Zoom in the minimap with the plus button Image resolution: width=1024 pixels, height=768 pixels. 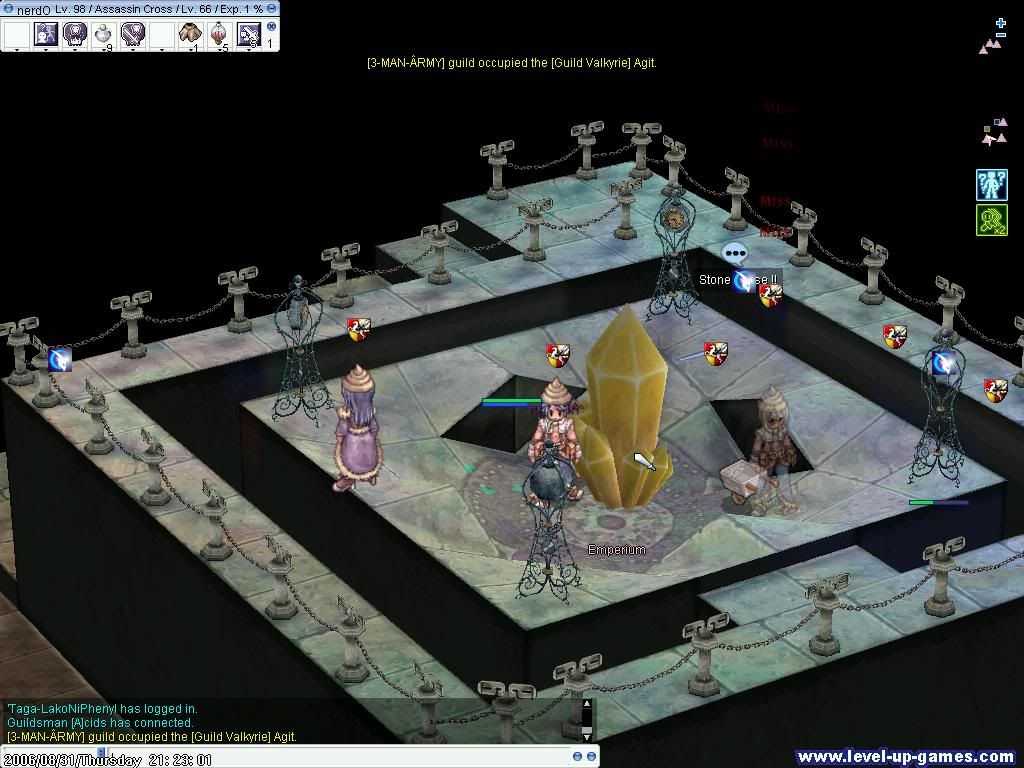pos(1001,21)
